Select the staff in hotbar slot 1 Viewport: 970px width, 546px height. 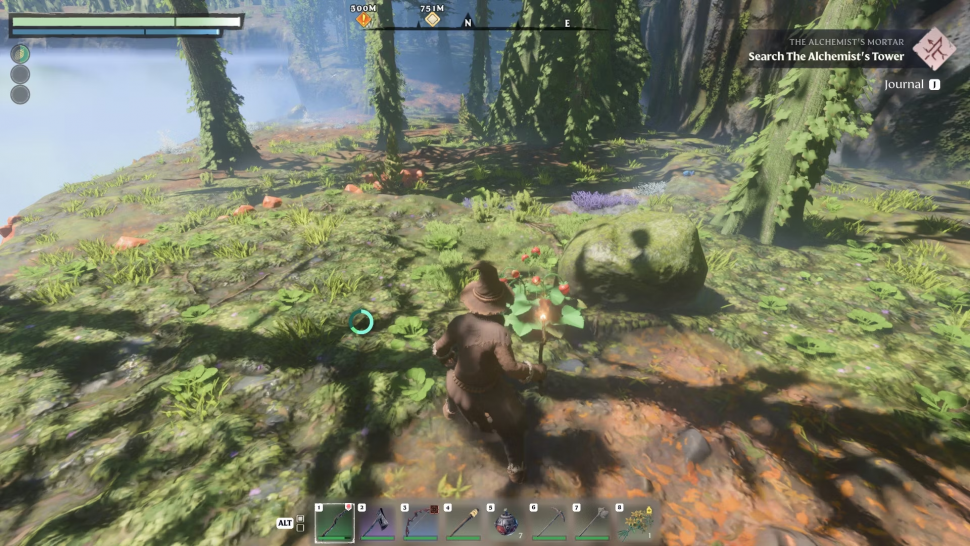(x=334, y=522)
